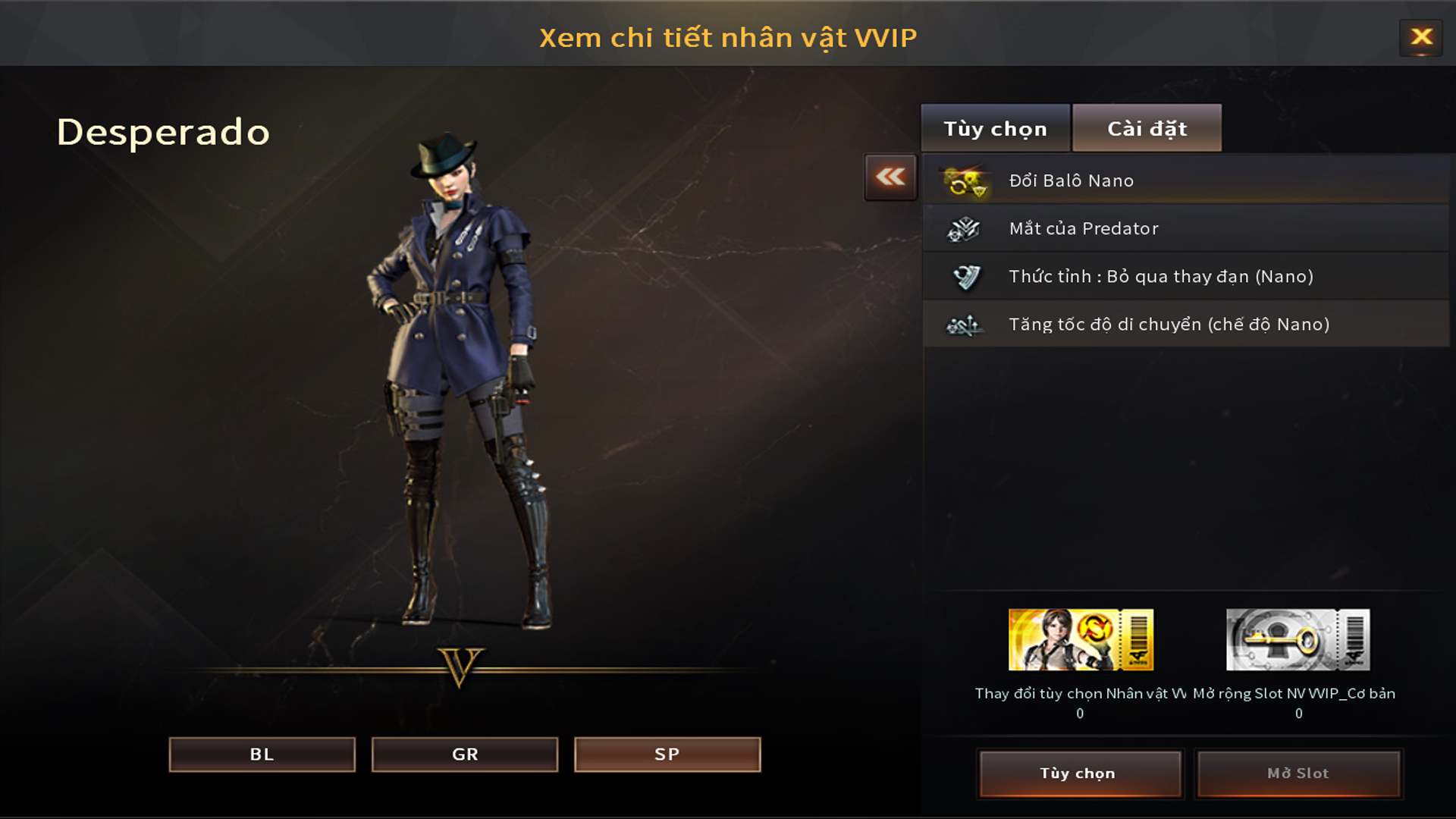Click the VVIP option change ticket
Image resolution: width=1456 pixels, height=819 pixels.
pos(1081,640)
